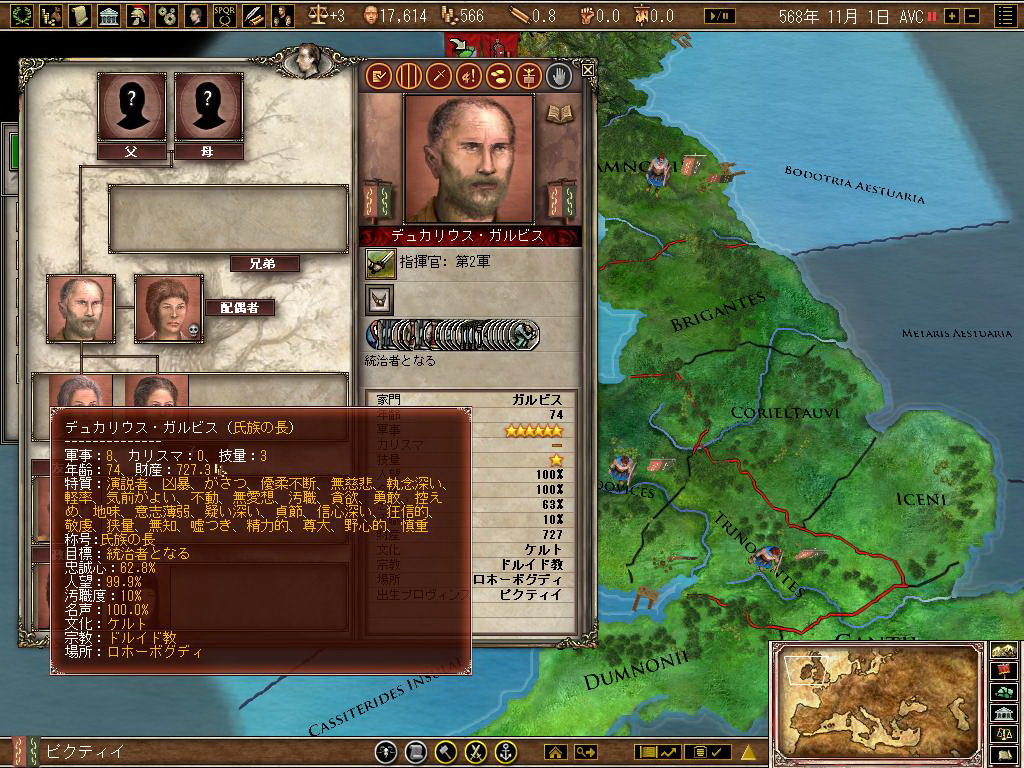Increase game speed with the plus button
This screenshot has width=1024, height=768.
(951, 16)
